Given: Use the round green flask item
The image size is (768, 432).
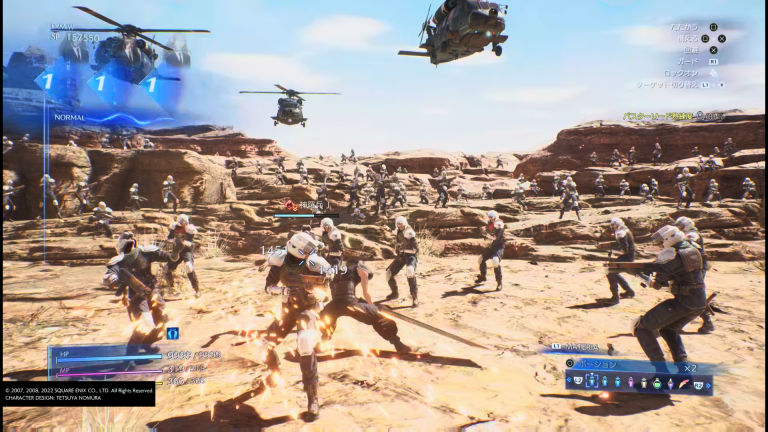Looking at the screenshot, I should (x=657, y=383).
